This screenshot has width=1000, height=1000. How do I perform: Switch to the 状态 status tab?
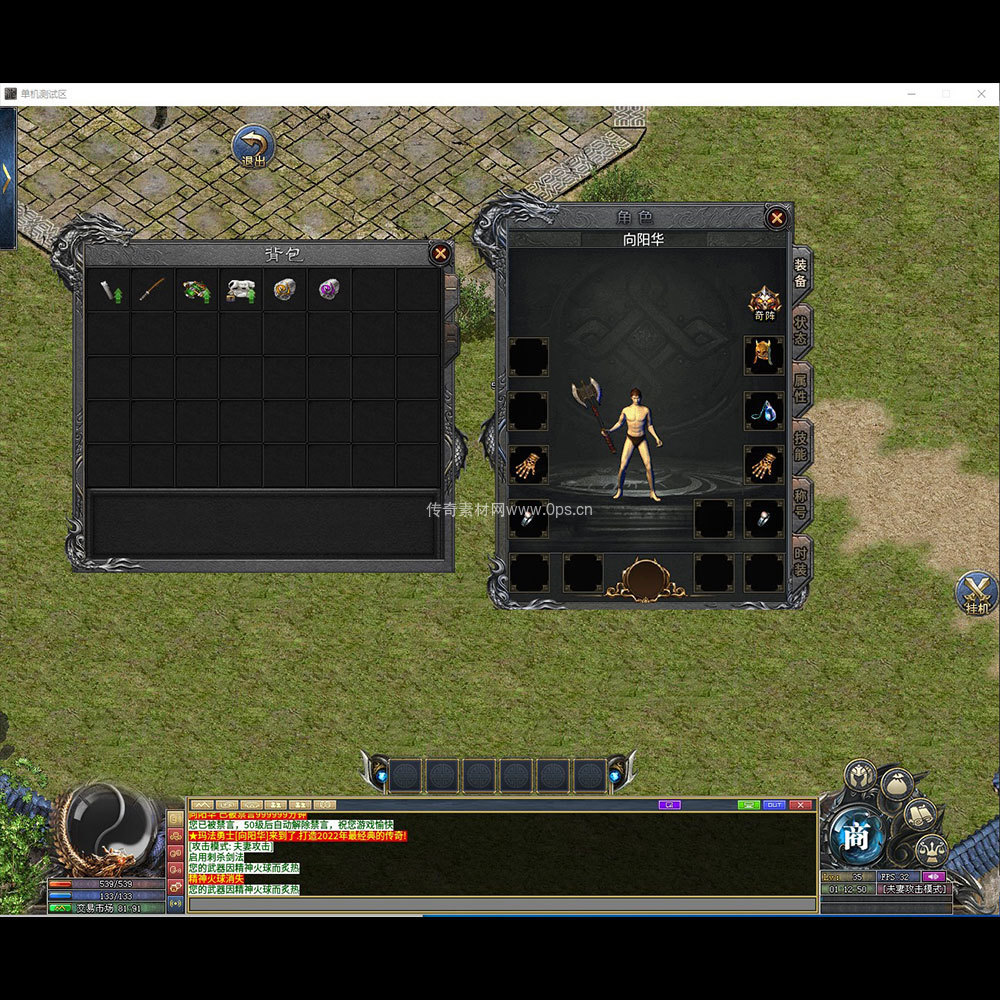point(801,329)
